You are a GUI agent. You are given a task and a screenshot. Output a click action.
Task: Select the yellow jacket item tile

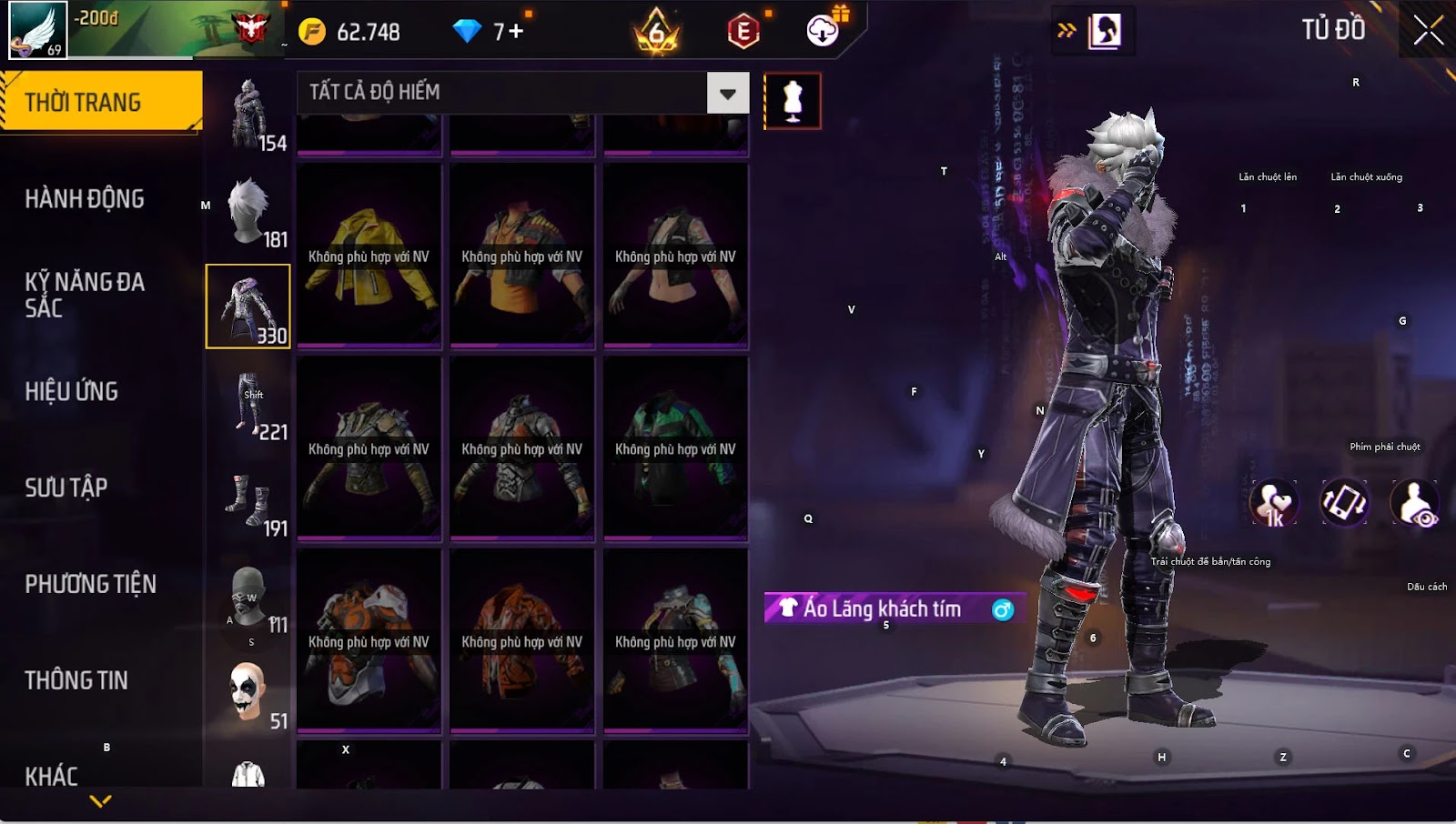coord(369,256)
